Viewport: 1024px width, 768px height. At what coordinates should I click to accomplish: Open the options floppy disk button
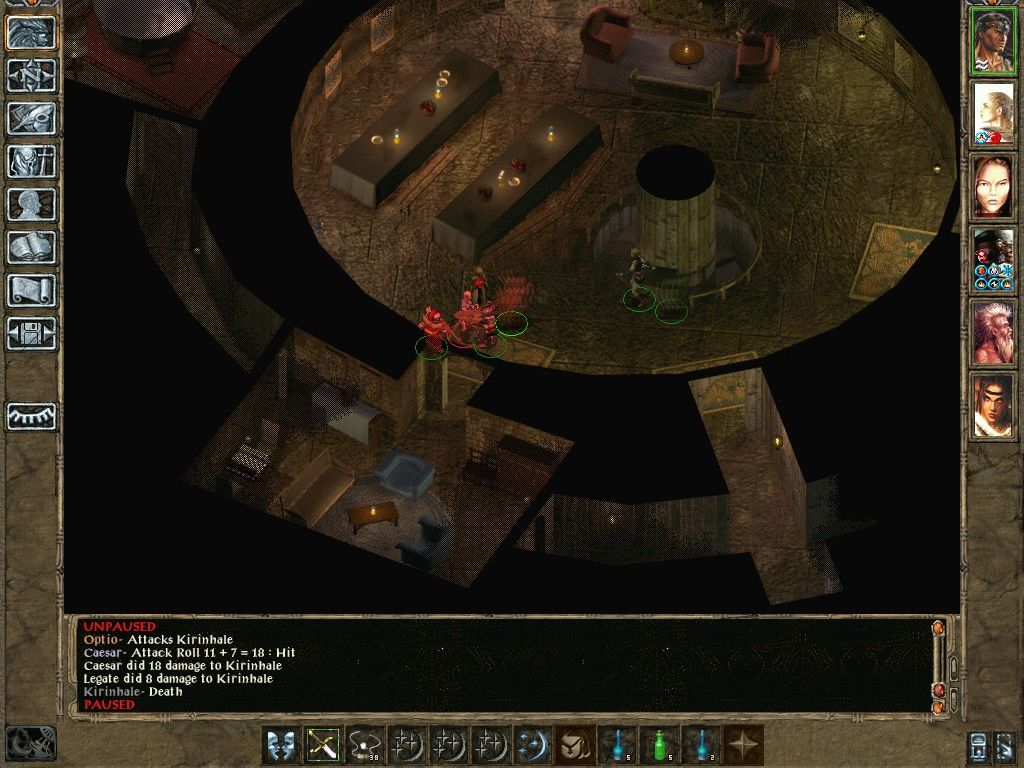coord(32,333)
